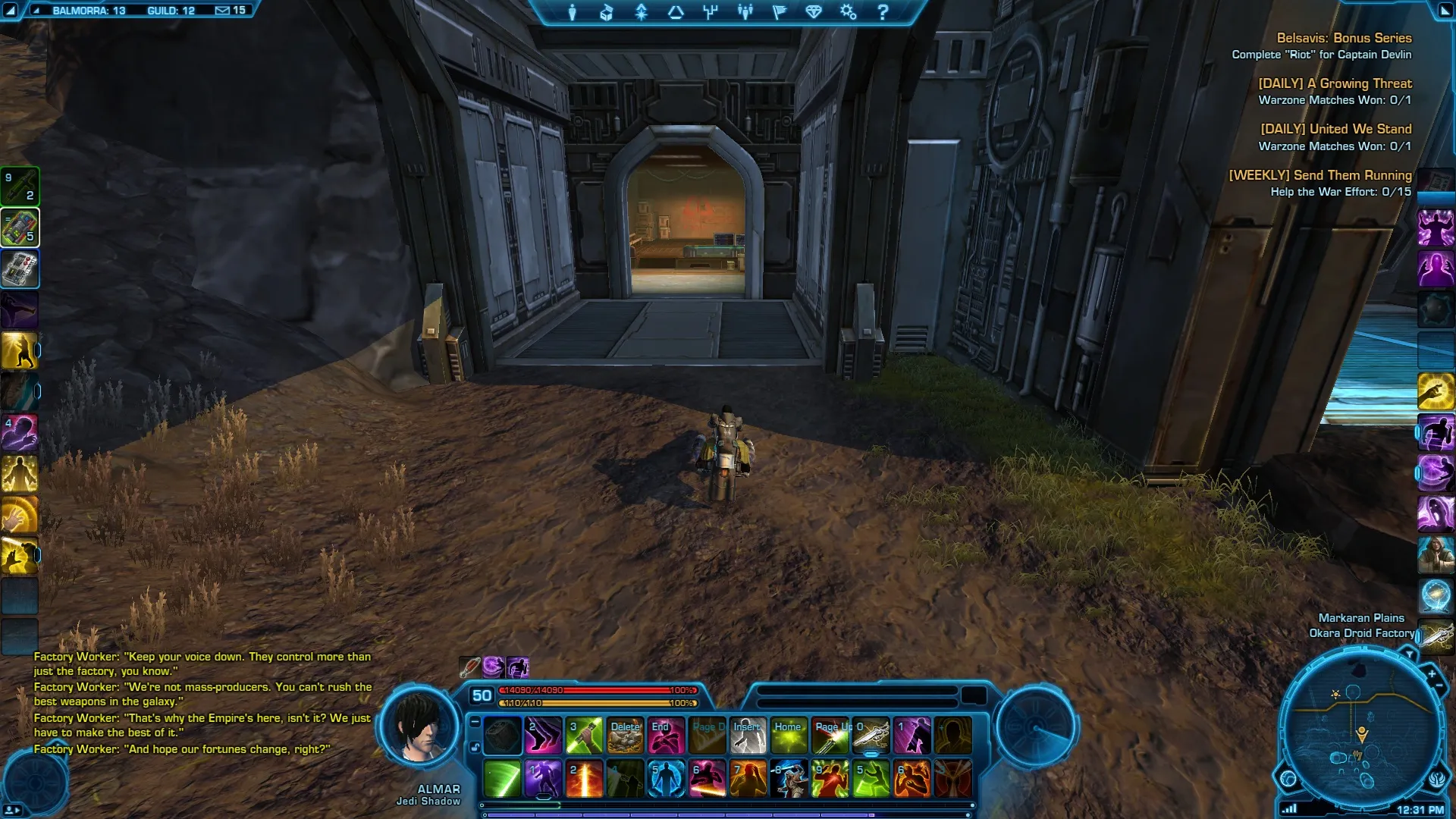Open the inventory box icon

tap(607, 12)
